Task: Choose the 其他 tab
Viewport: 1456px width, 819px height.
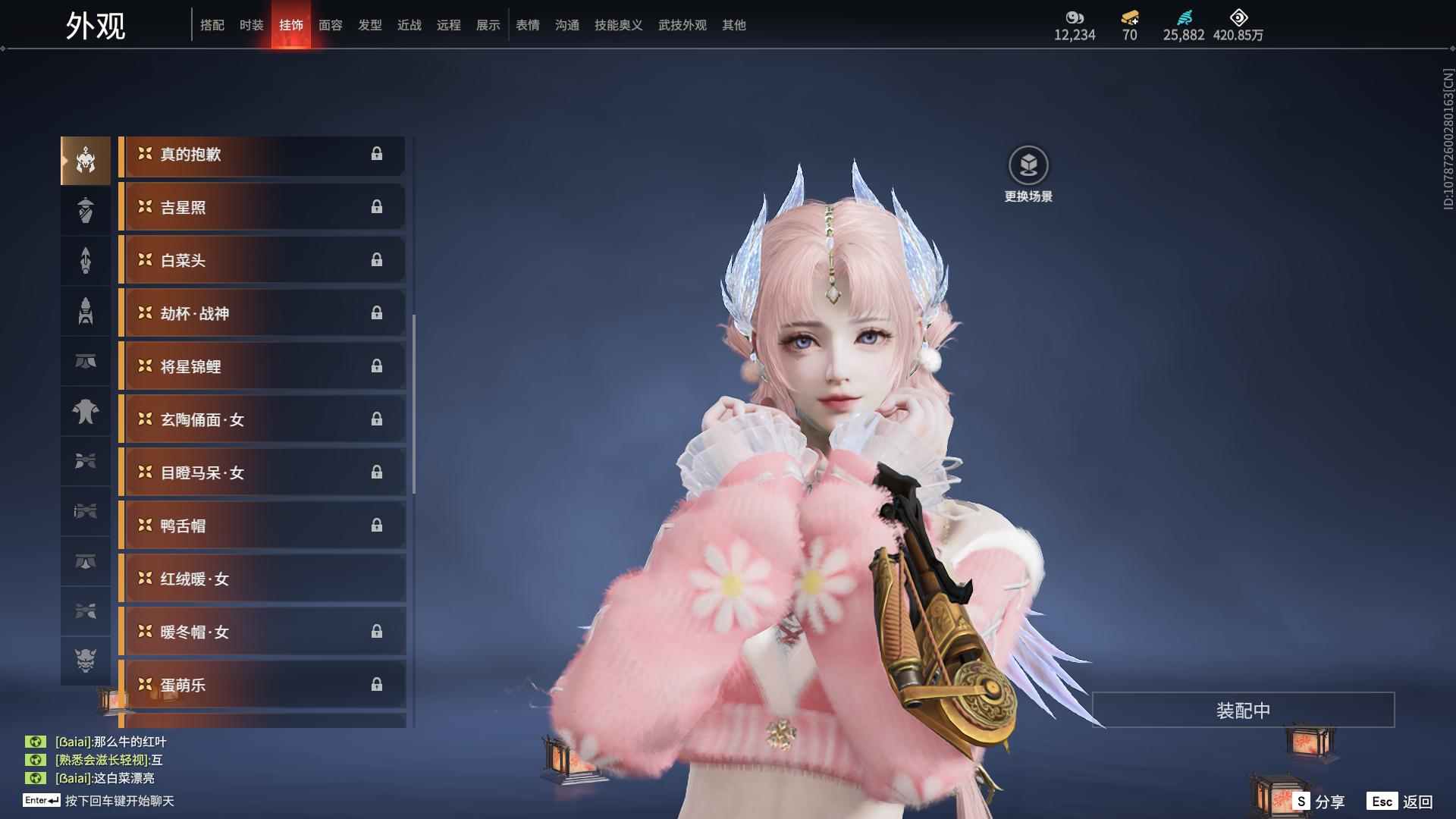Action: (734, 25)
